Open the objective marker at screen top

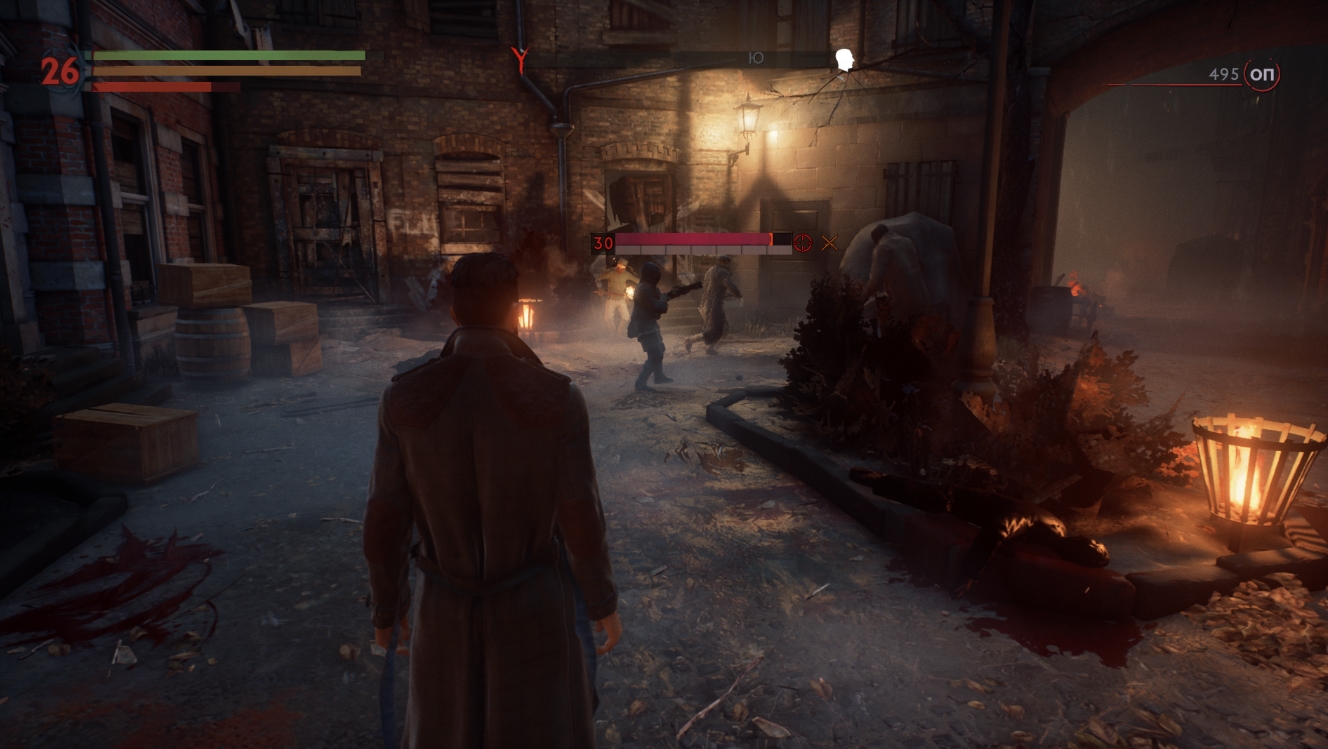519,58
